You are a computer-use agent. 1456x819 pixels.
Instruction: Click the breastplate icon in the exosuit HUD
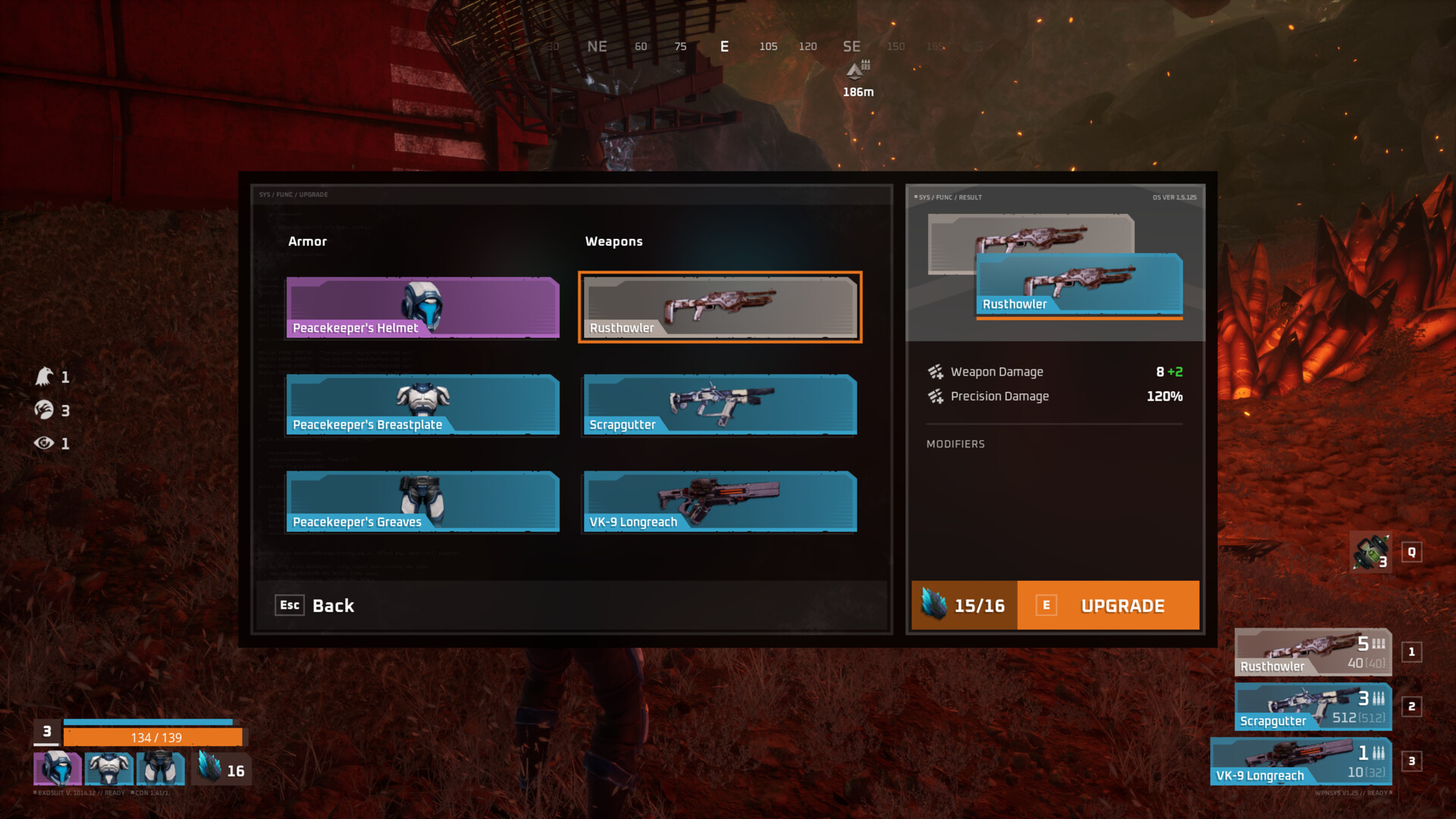[109, 768]
